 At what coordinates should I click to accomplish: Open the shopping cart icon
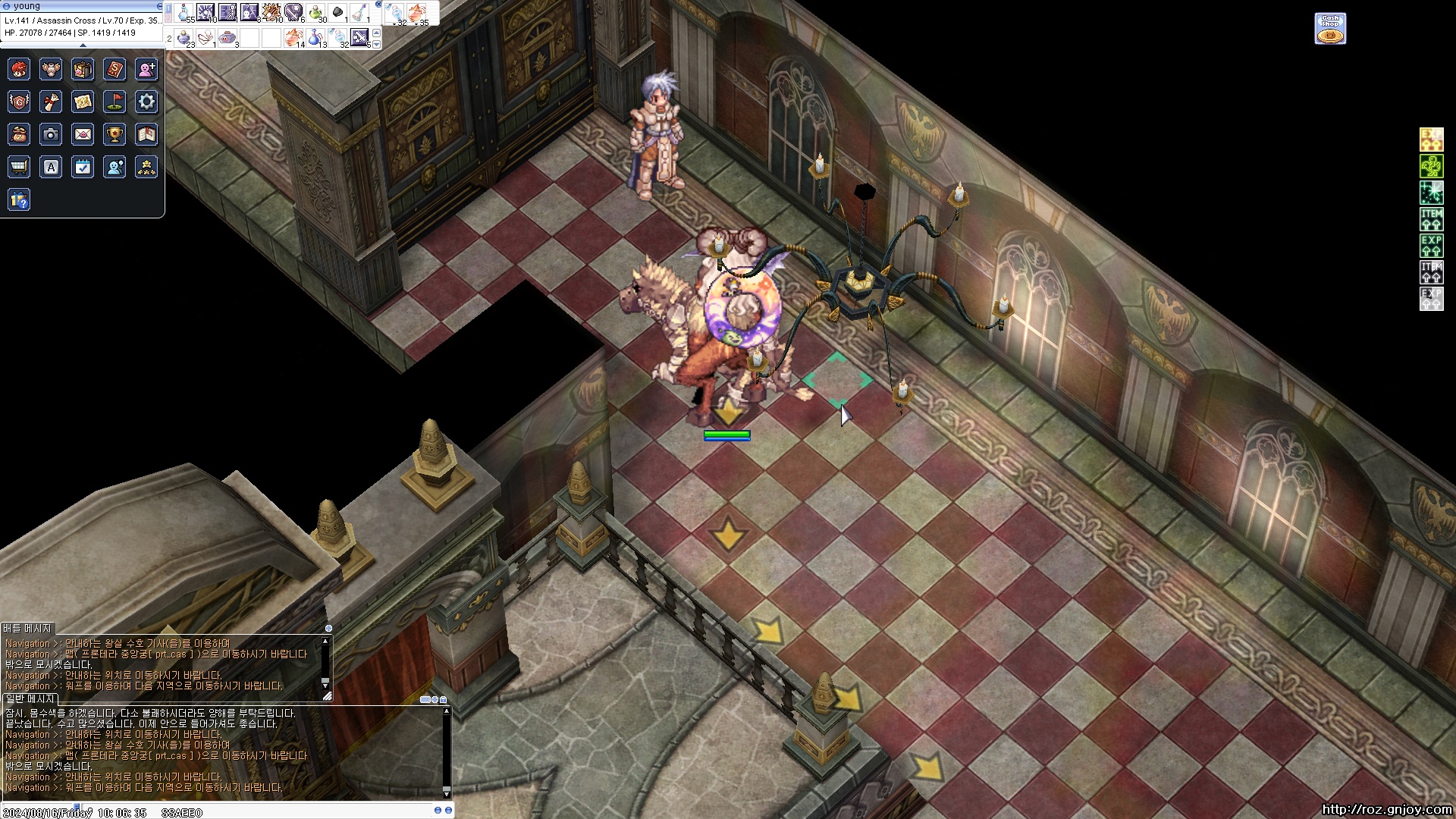pos(19,167)
